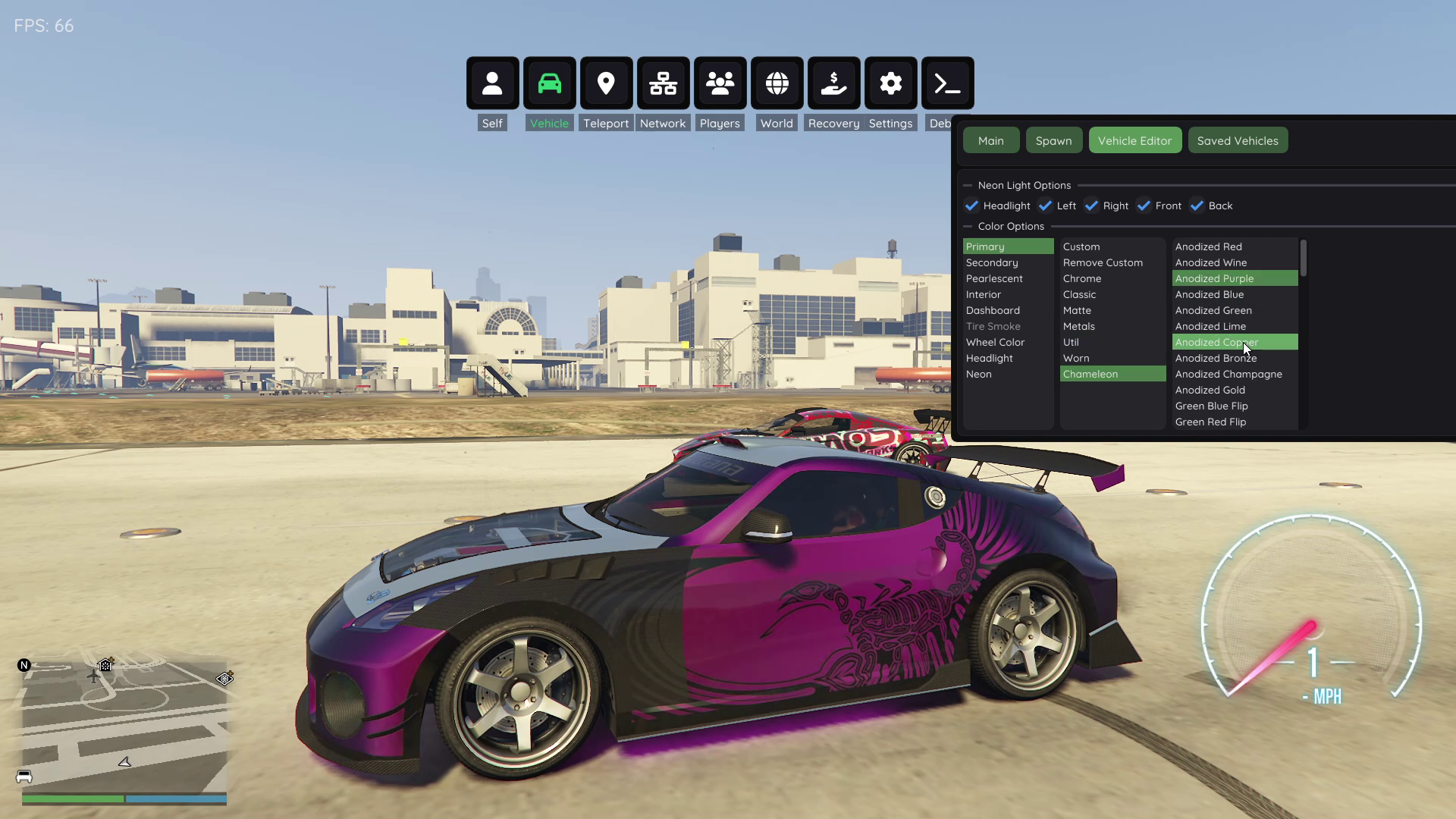Apply Anodized Blue color
The height and width of the screenshot is (819, 1456).
(x=1210, y=294)
